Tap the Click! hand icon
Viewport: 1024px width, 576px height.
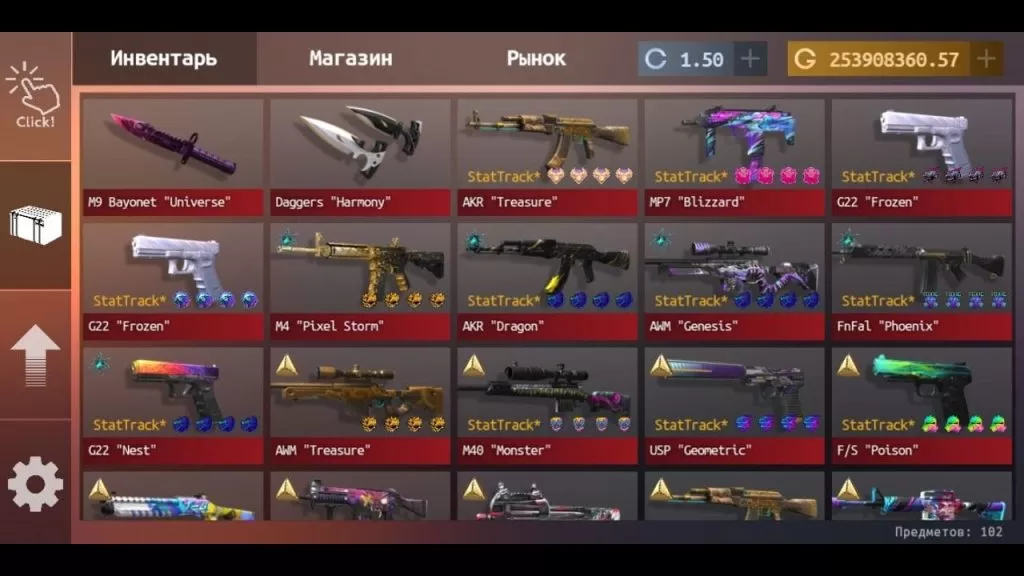click(x=34, y=97)
